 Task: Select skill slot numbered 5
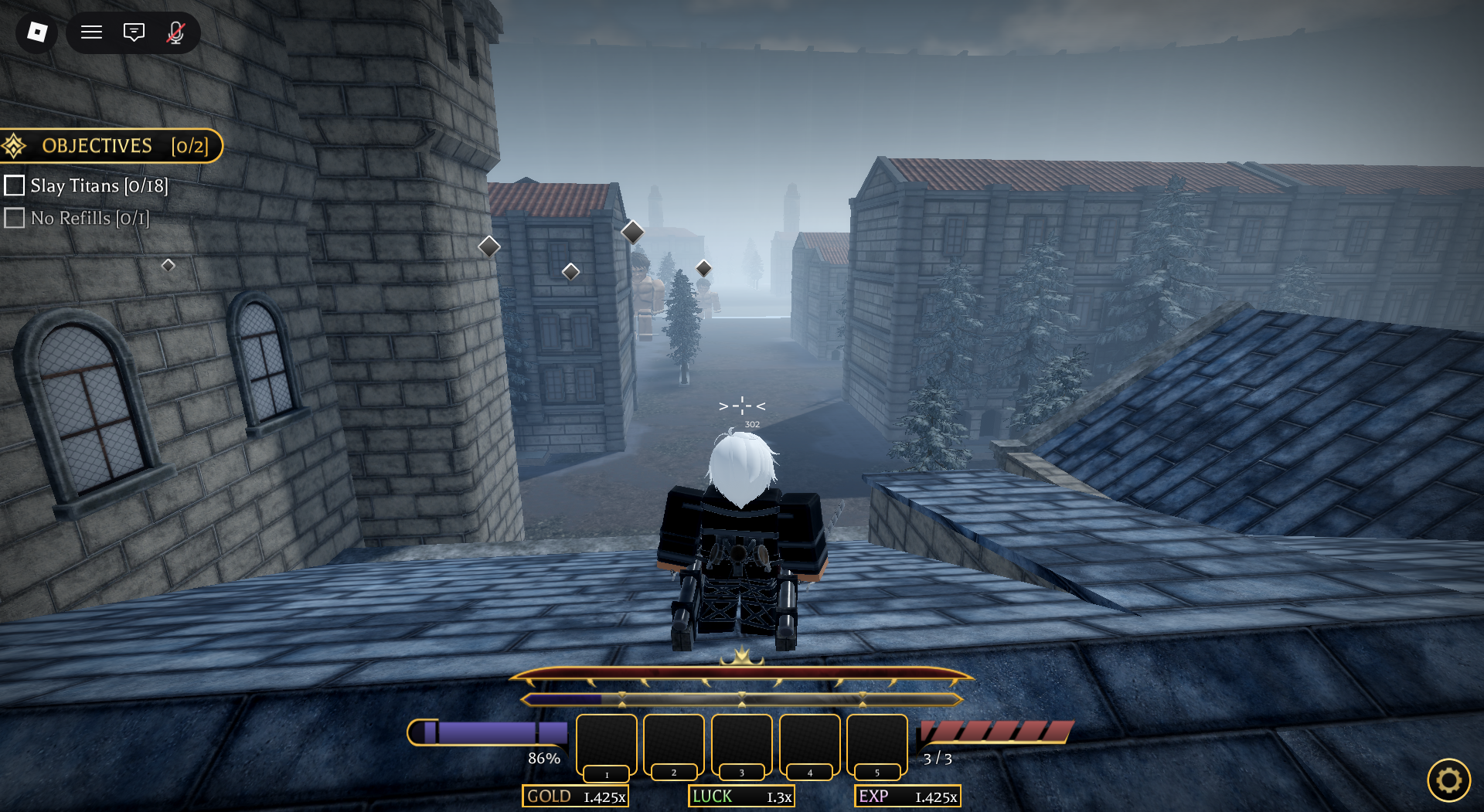point(876,744)
